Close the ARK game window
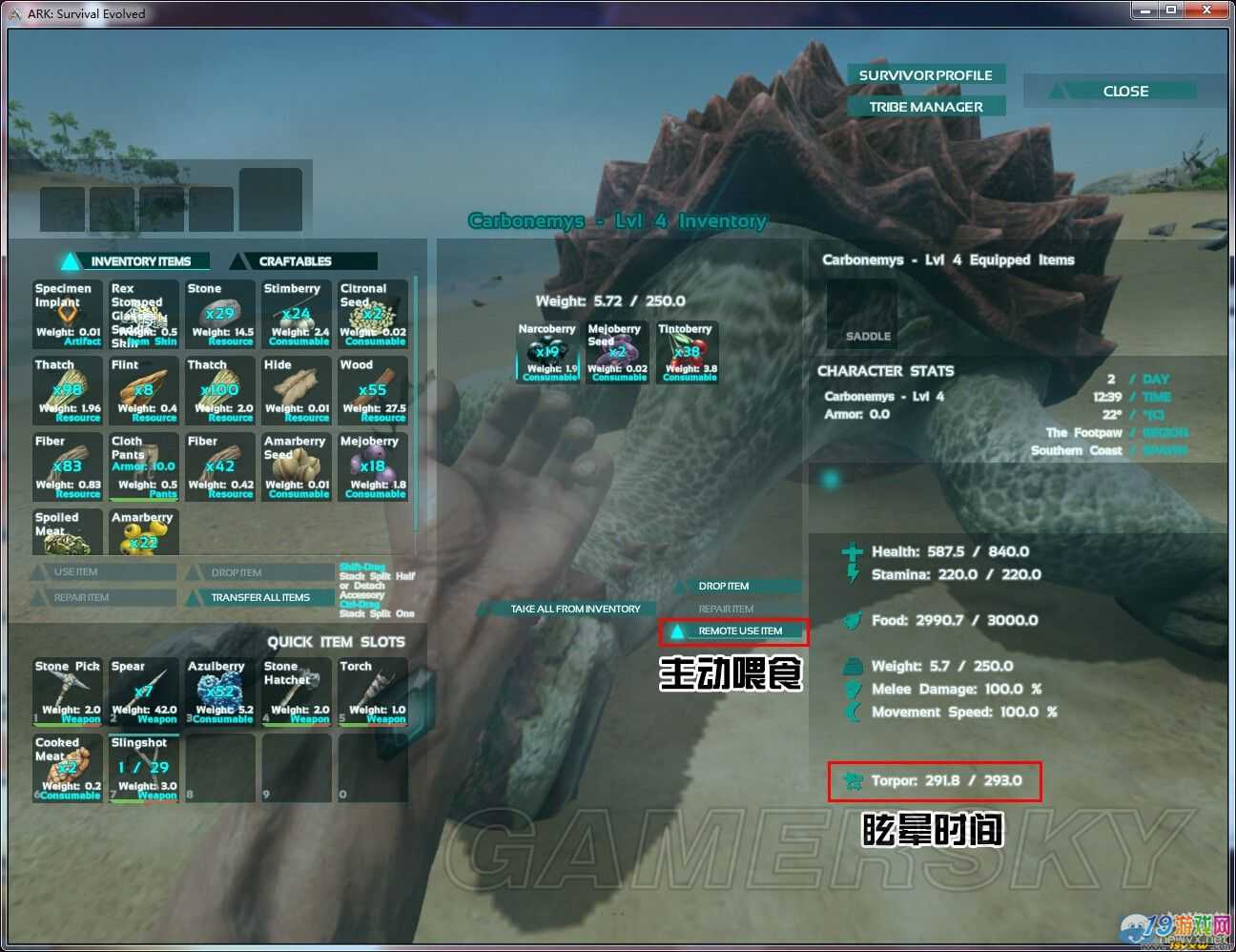This screenshot has width=1236, height=952. point(1206,10)
